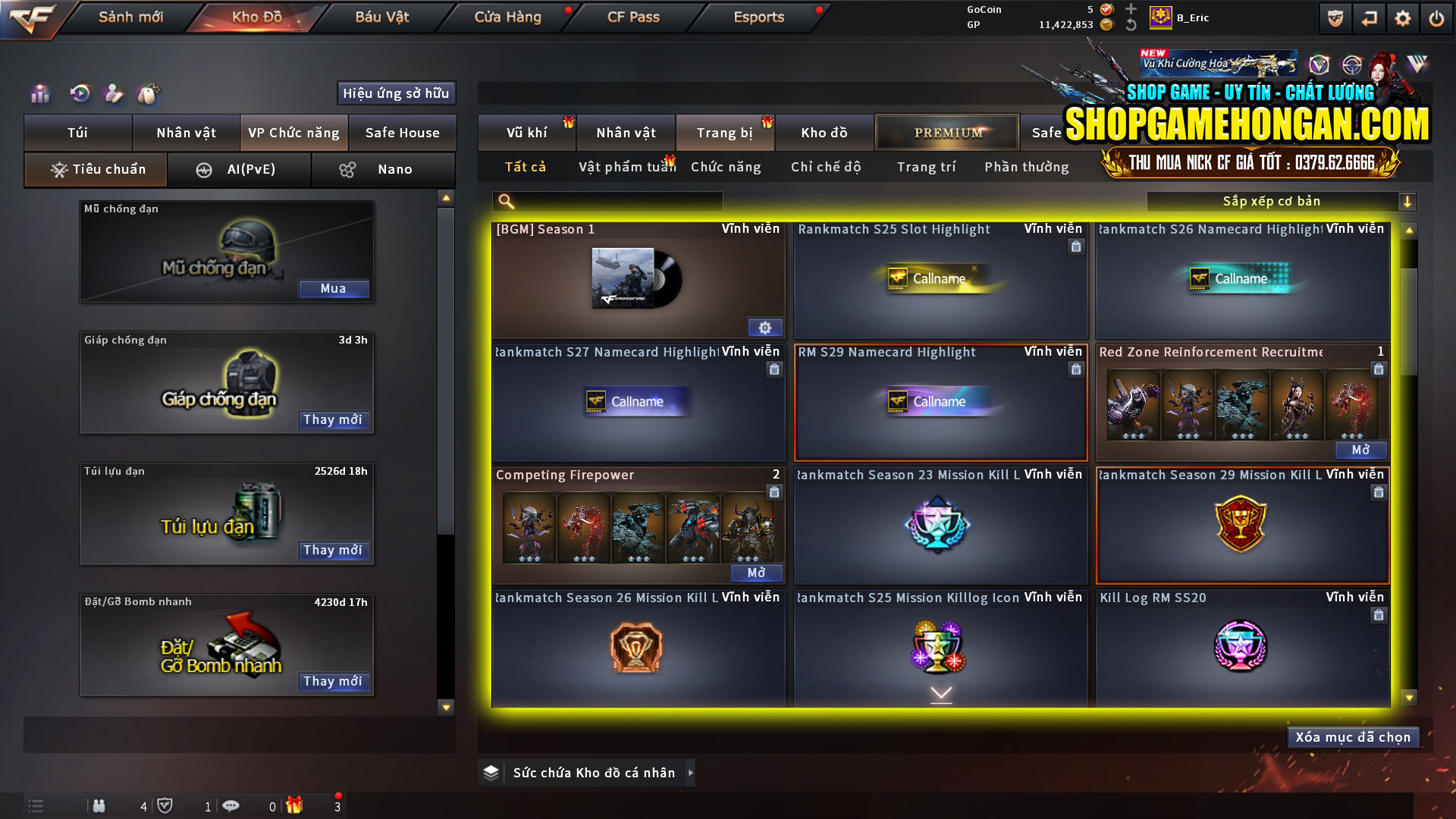
Task: Click the gear icon on [BGM] Season 1 item
Action: (x=765, y=327)
